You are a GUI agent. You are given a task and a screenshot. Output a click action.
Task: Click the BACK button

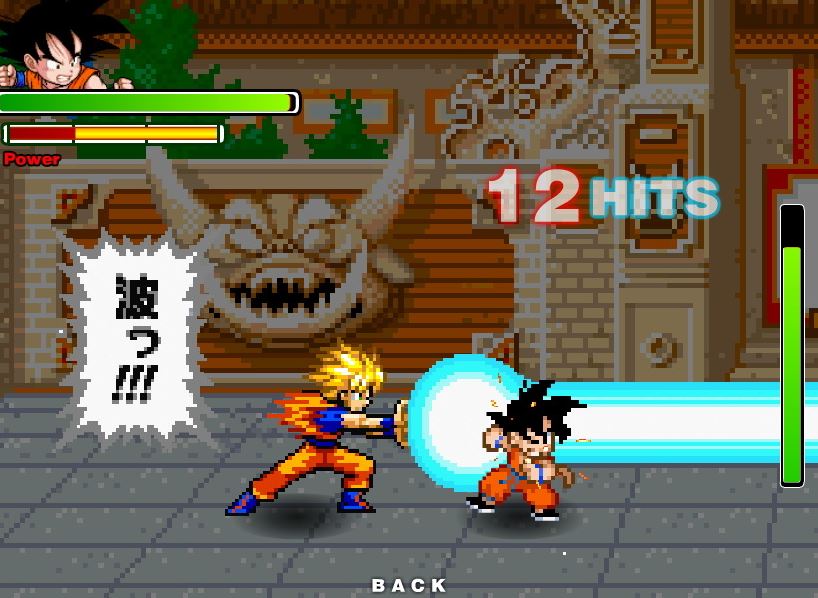pos(409,585)
